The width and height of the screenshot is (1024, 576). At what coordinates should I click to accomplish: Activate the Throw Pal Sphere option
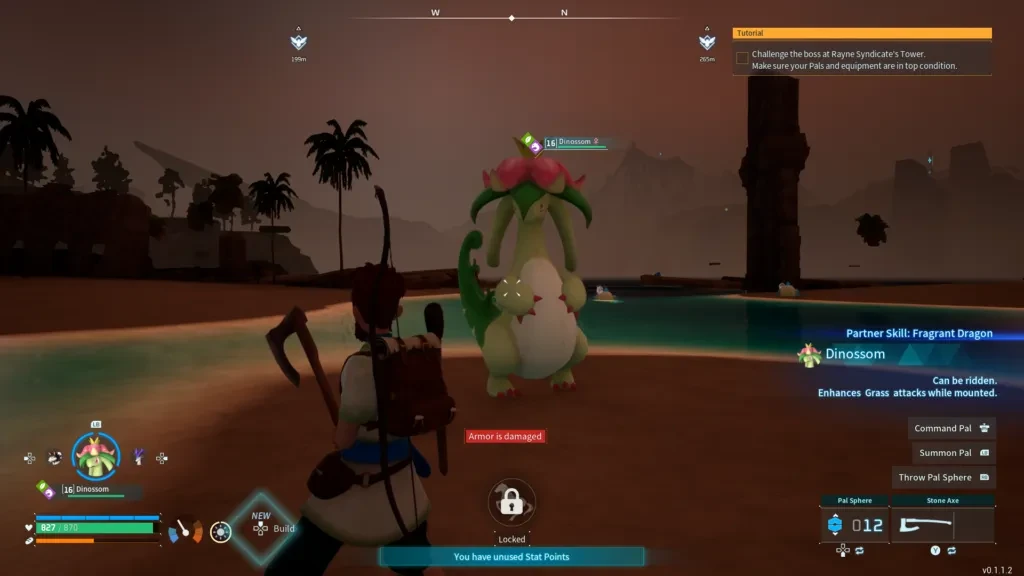[x=943, y=478]
